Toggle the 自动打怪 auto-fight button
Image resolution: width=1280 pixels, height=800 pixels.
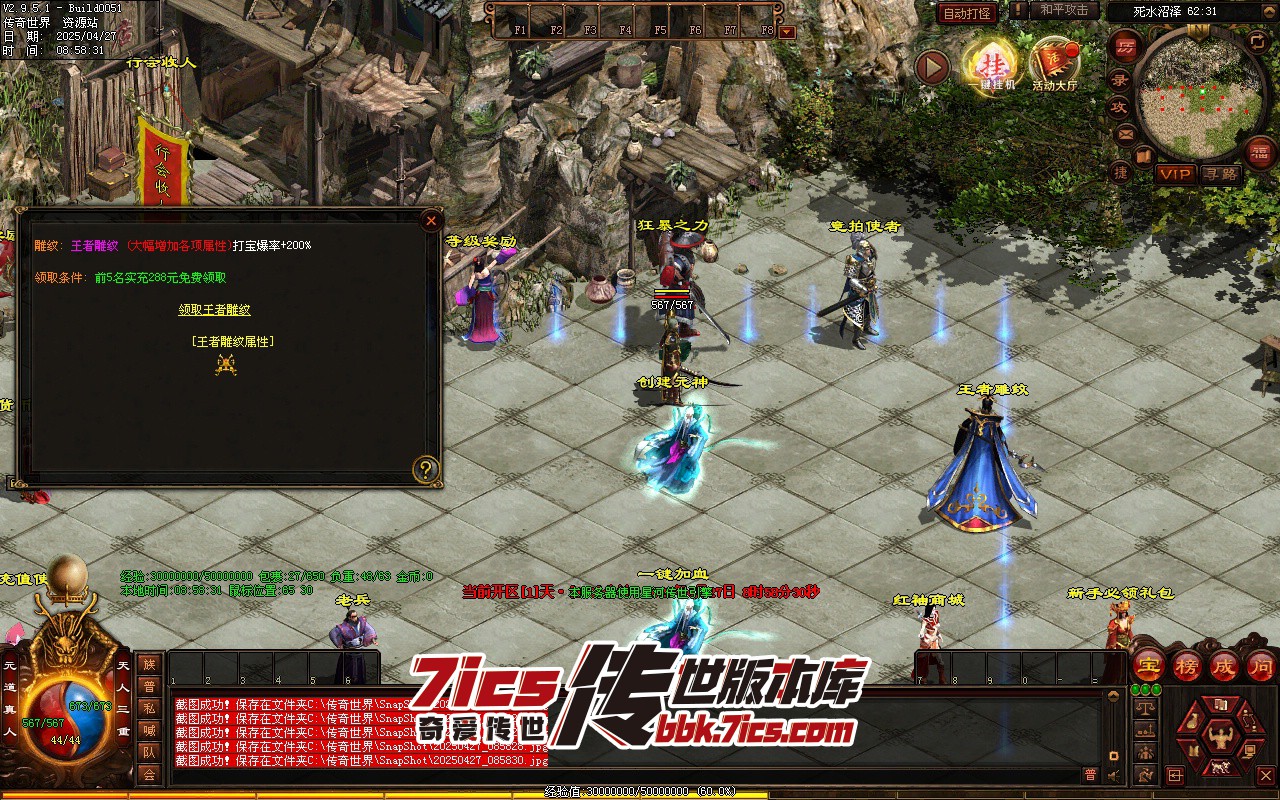(x=967, y=13)
